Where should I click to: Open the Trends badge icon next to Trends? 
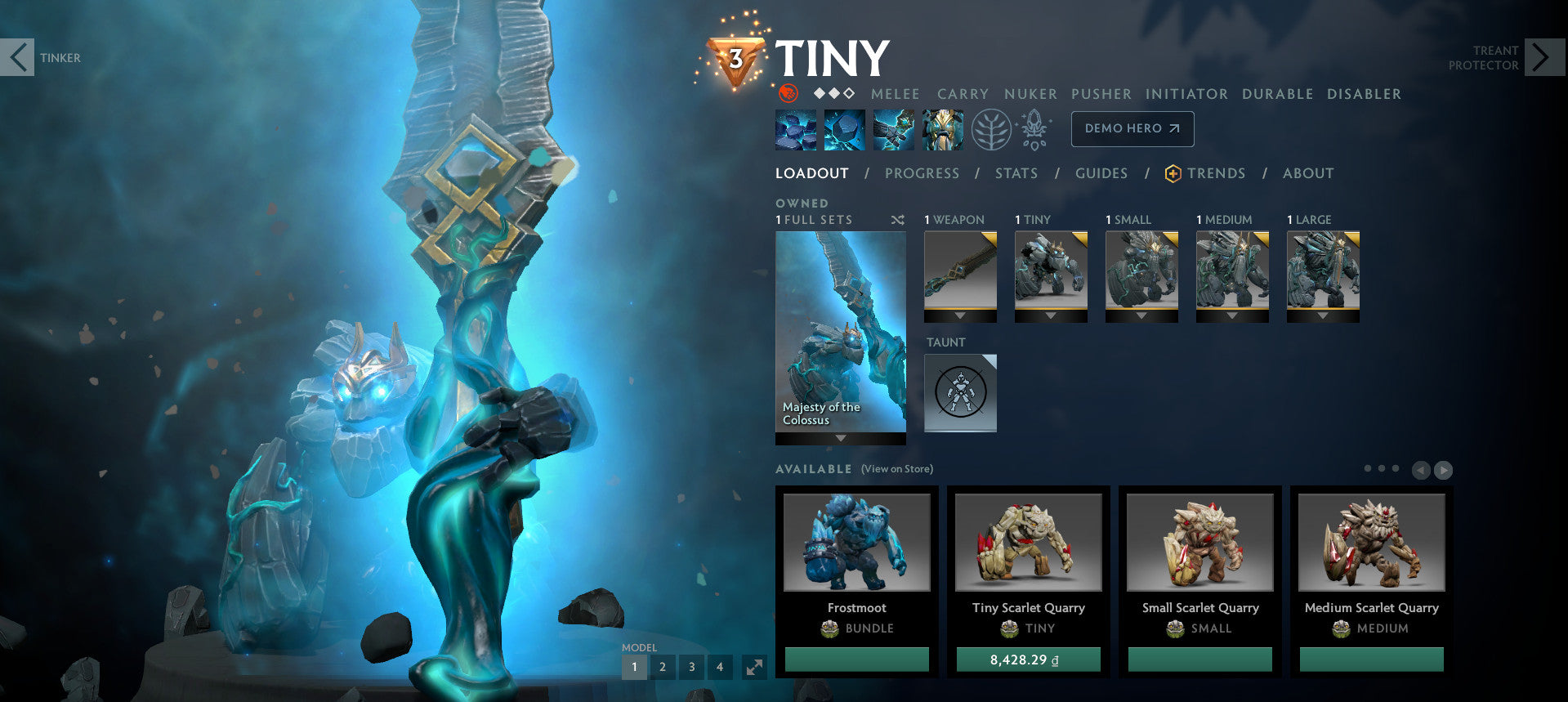pos(1172,173)
